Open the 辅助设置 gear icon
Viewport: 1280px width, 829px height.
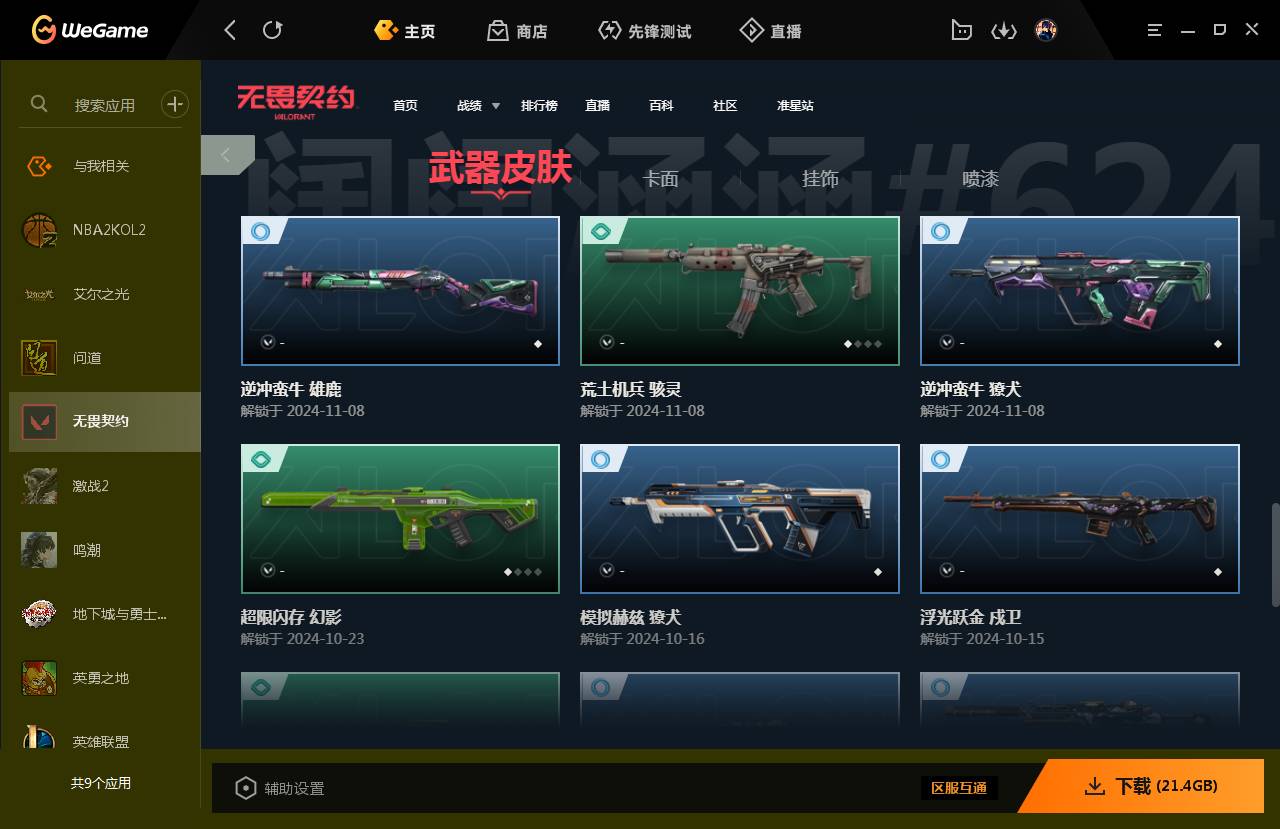click(246, 788)
